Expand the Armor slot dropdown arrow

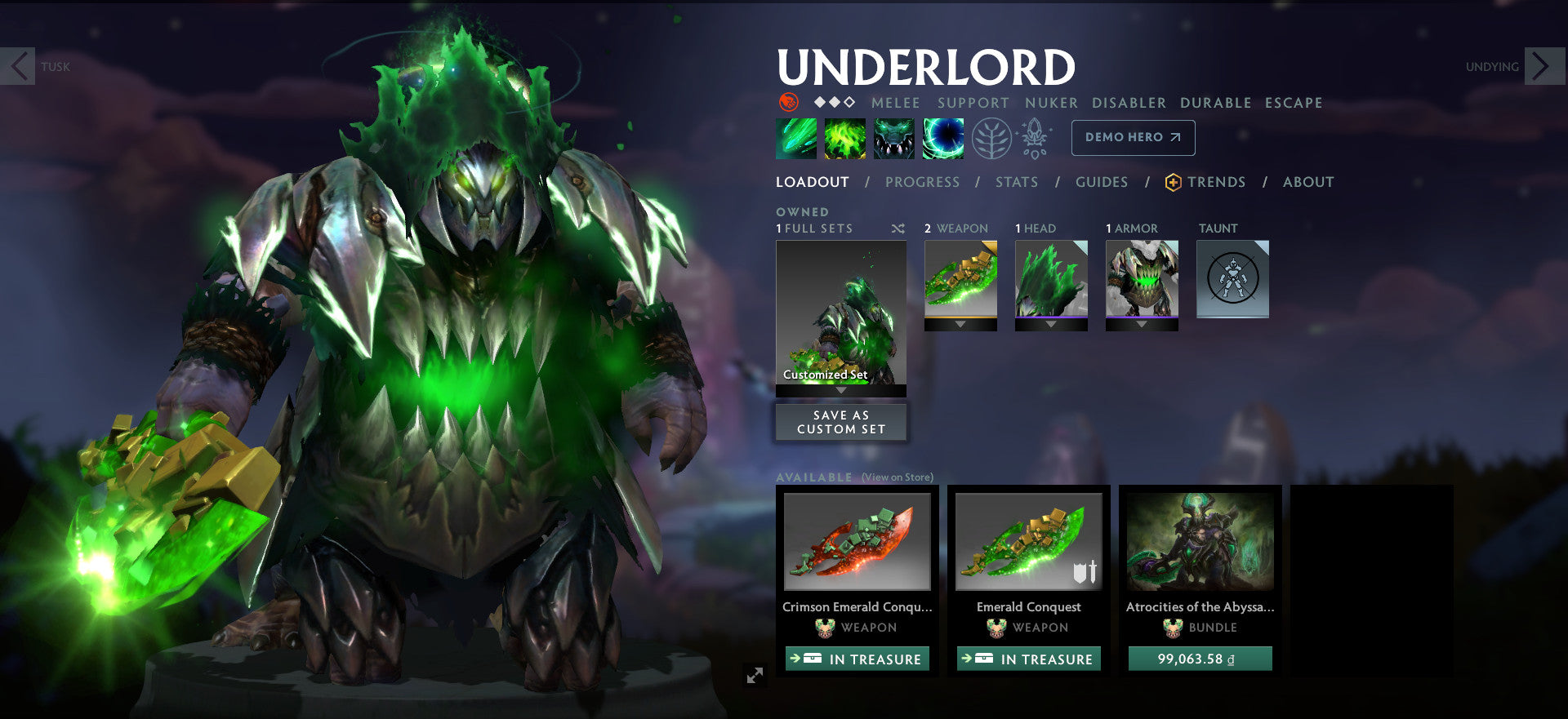1143,324
